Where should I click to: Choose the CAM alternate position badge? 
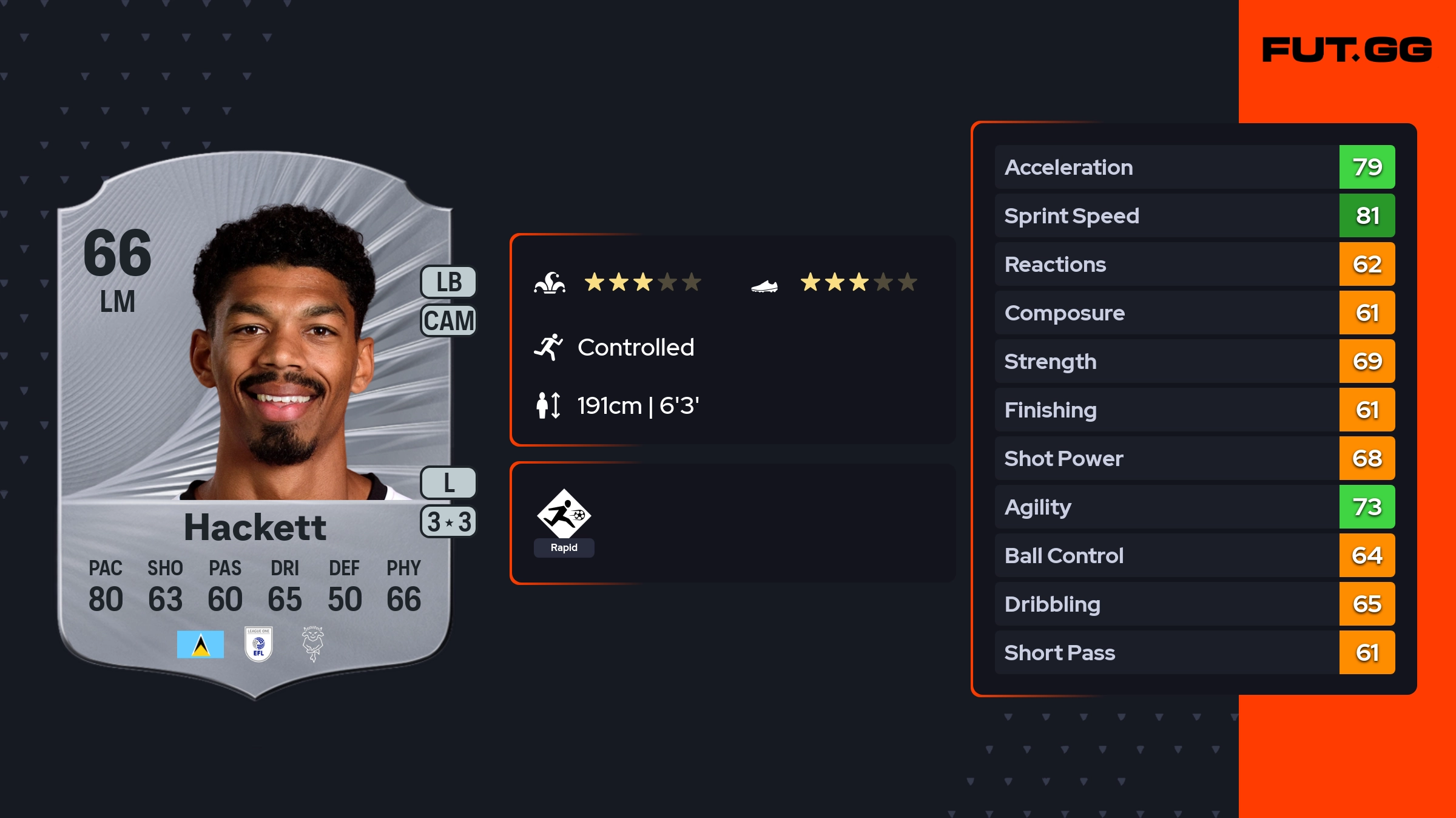[x=449, y=320]
